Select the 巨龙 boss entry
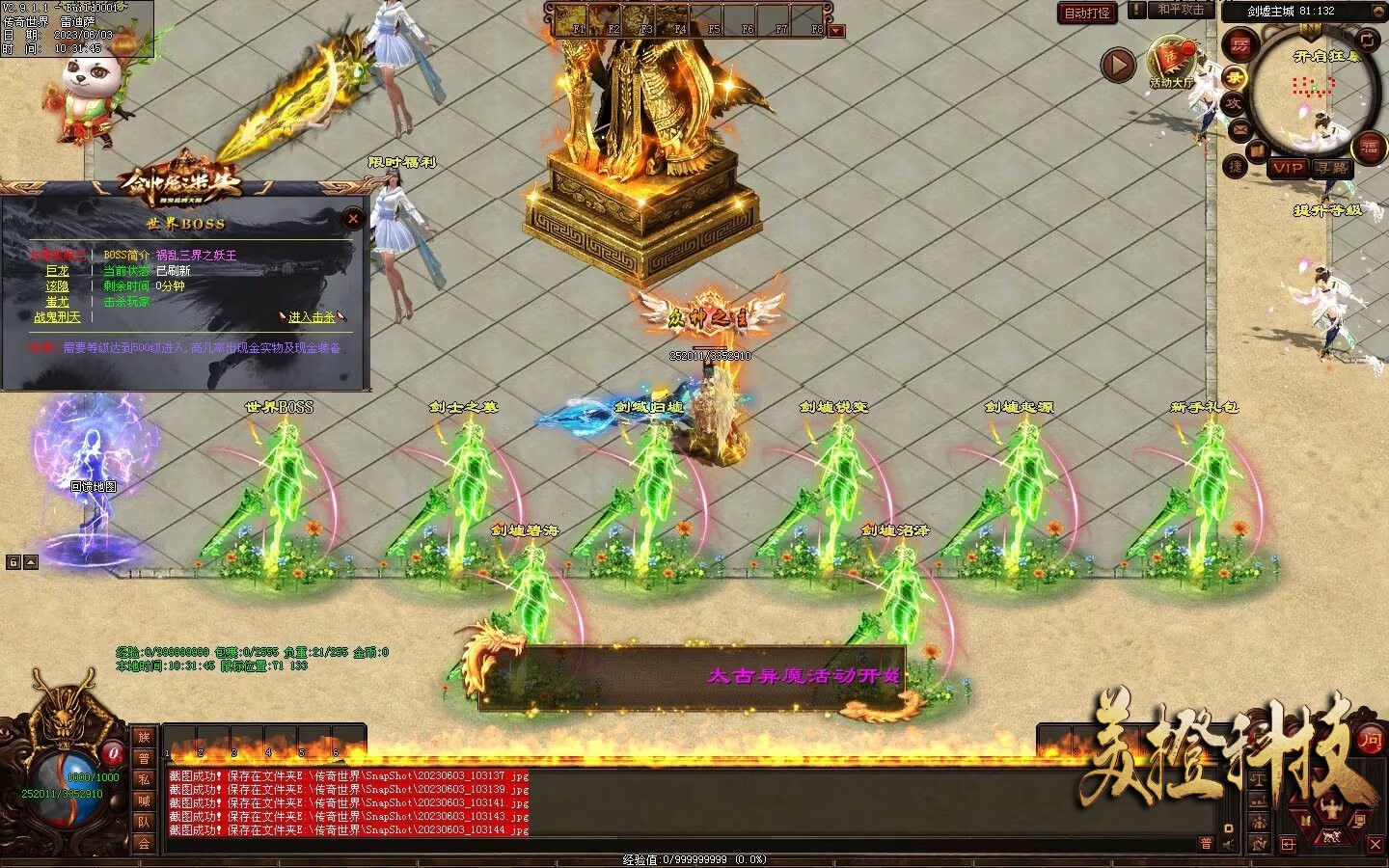The image size is (1389, 868). point(58,271)
